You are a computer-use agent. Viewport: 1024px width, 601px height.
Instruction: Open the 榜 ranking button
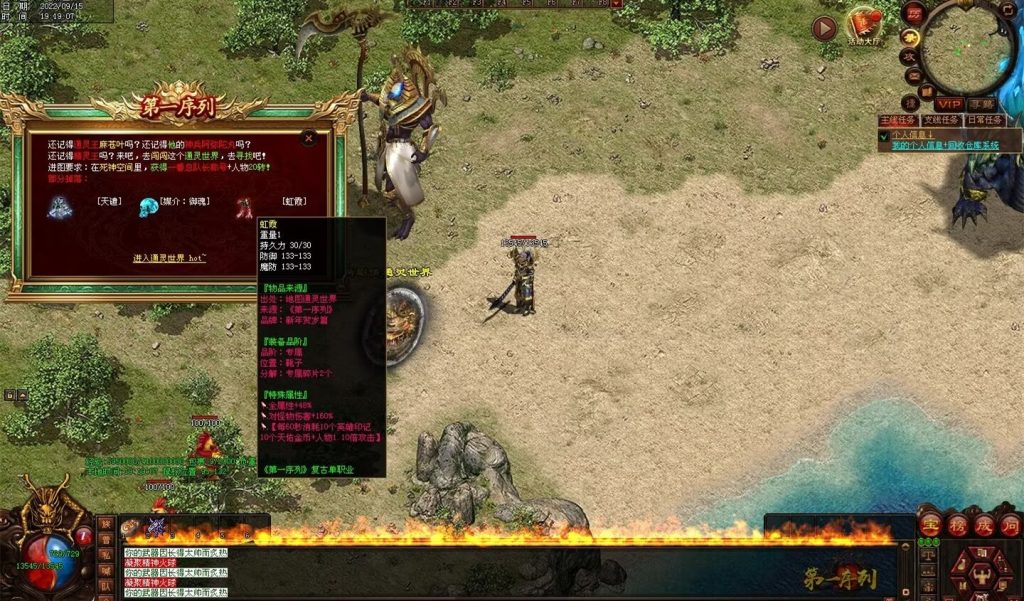(957, 525)
